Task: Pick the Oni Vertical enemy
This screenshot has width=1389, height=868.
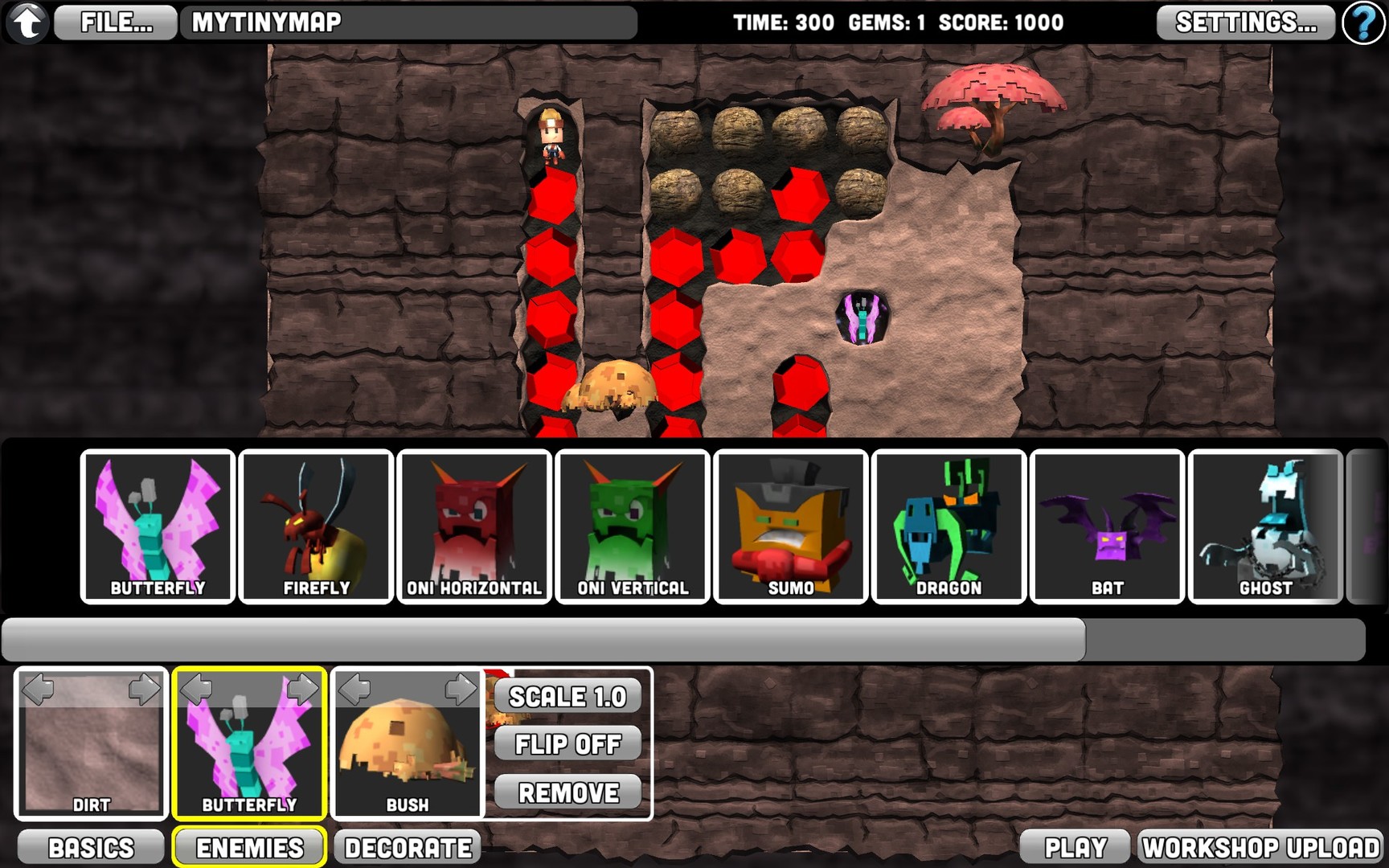Action: pos(632,526)
